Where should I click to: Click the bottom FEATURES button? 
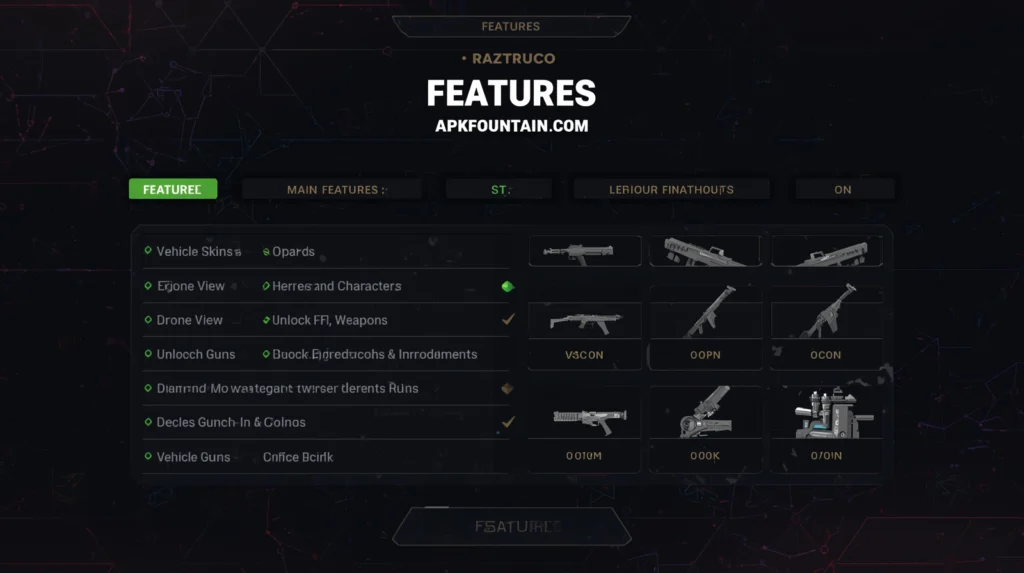pyautogui.click(x=511, y=526)
